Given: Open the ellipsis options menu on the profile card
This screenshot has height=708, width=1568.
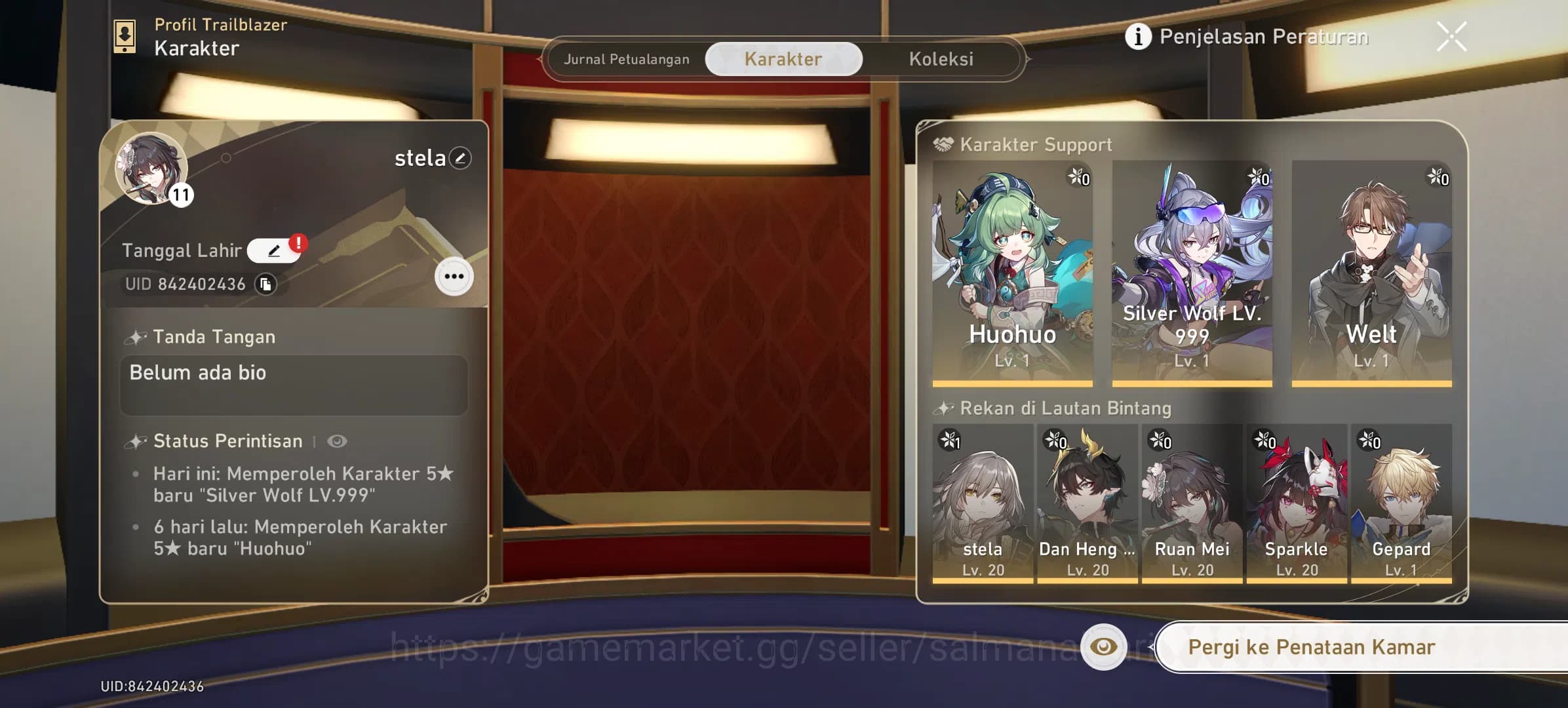Looking at the screenshot, I should [454, 276].
